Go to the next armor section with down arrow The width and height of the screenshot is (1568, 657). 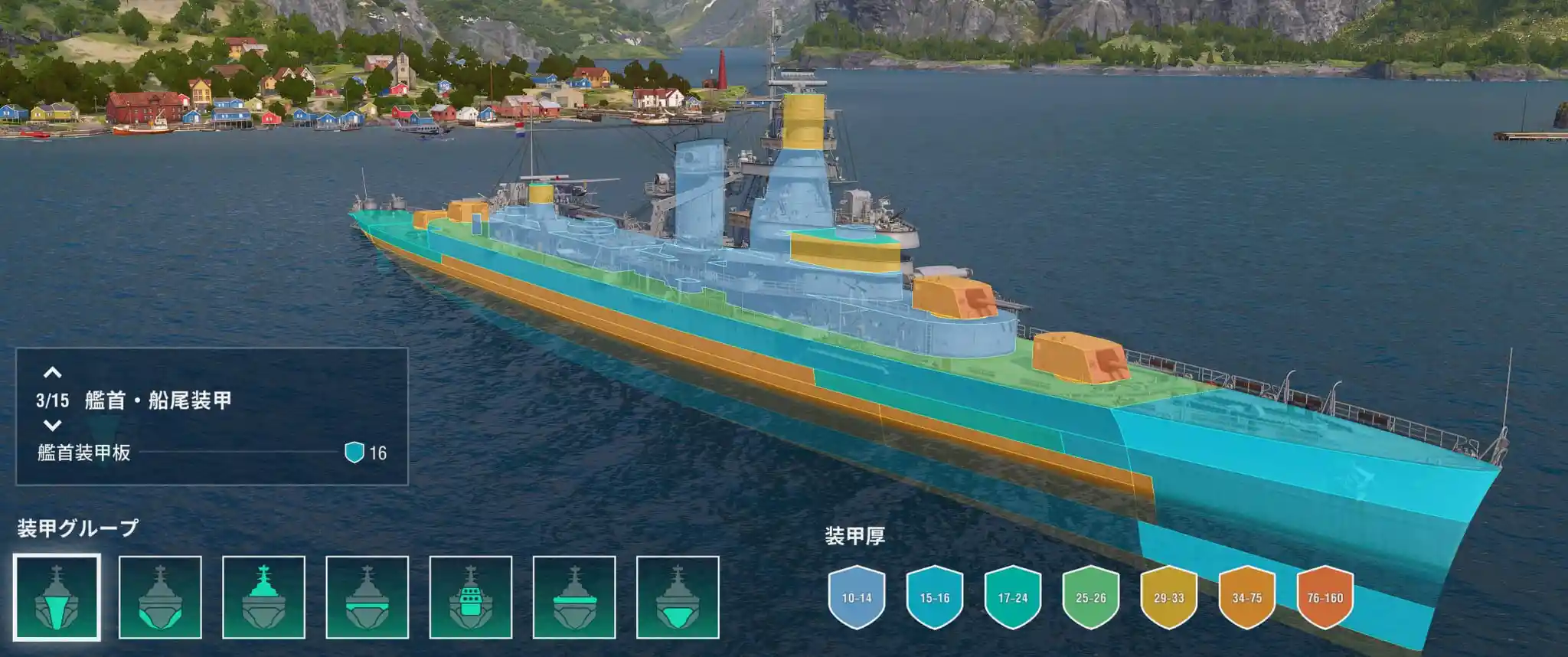coord(52,425)
